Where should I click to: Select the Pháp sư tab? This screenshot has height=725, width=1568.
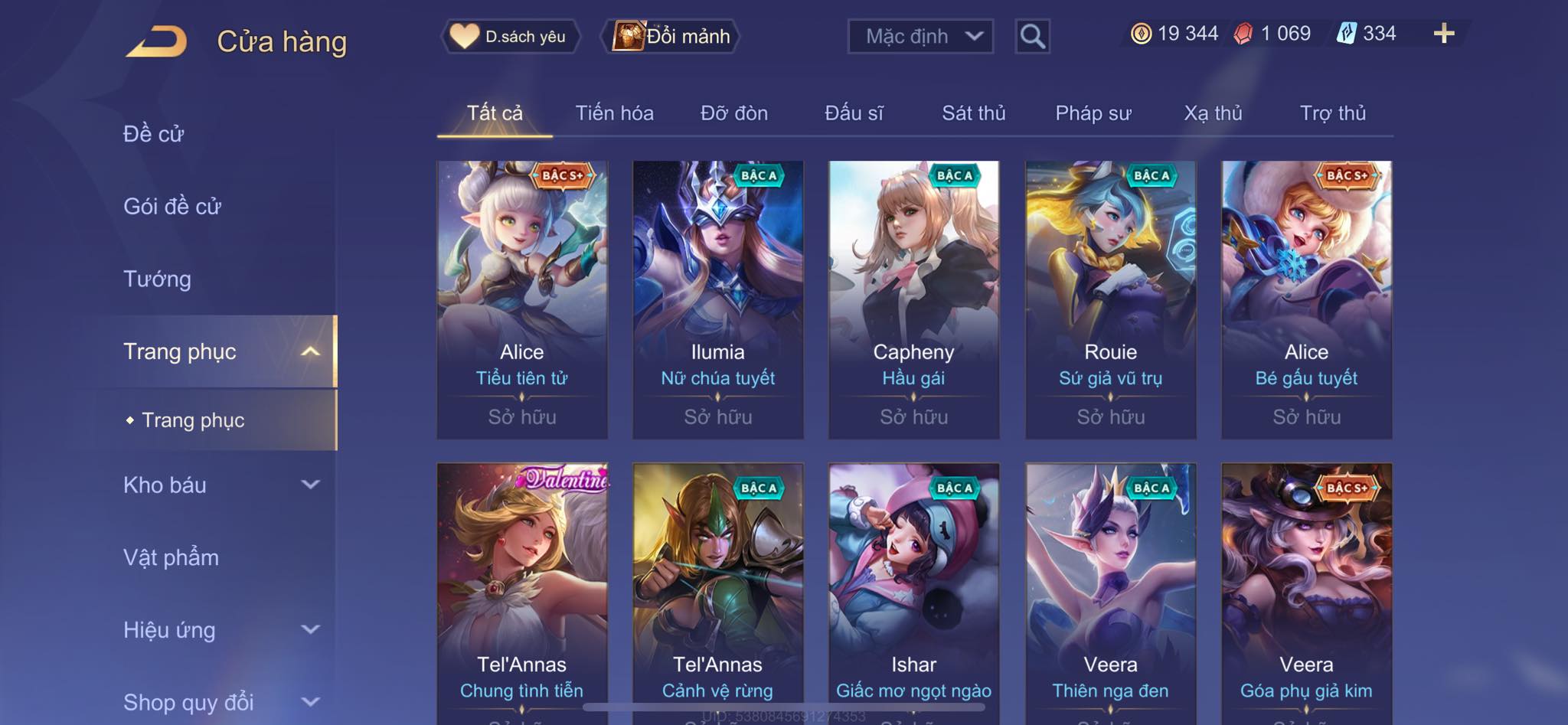click(1093, 113)
